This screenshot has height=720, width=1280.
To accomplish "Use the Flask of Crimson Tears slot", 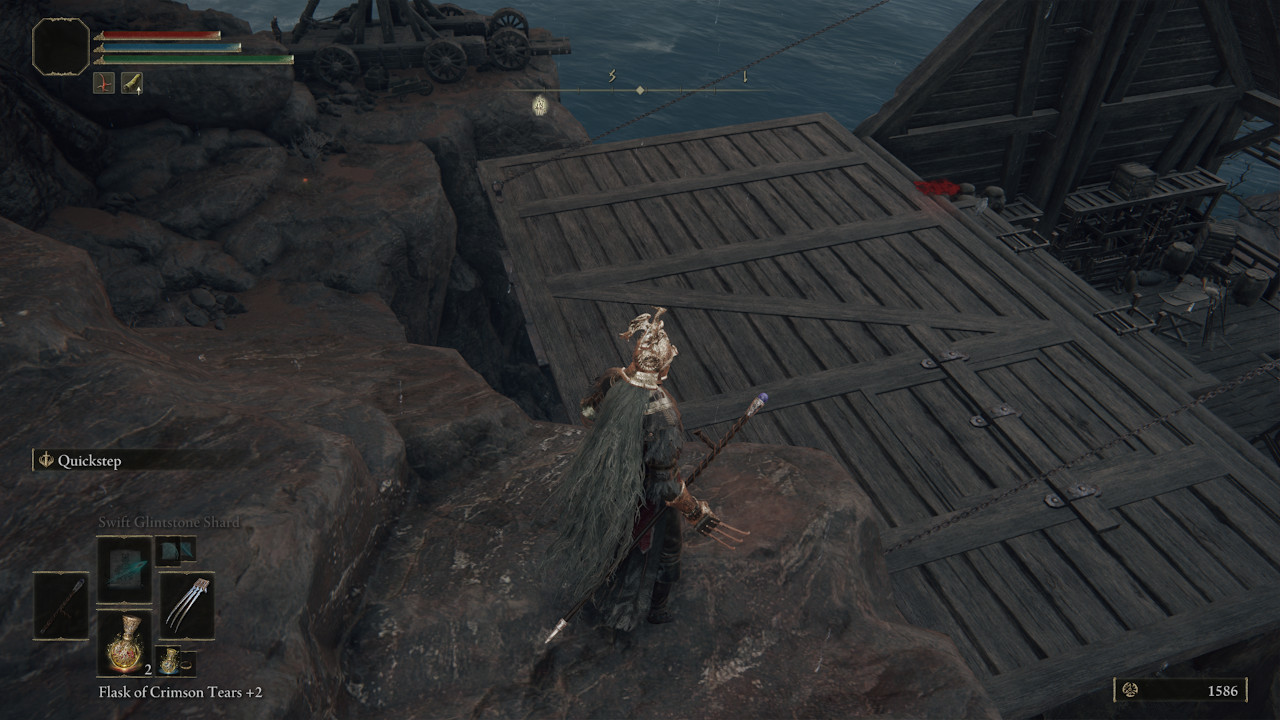I will tap(125, 643).
